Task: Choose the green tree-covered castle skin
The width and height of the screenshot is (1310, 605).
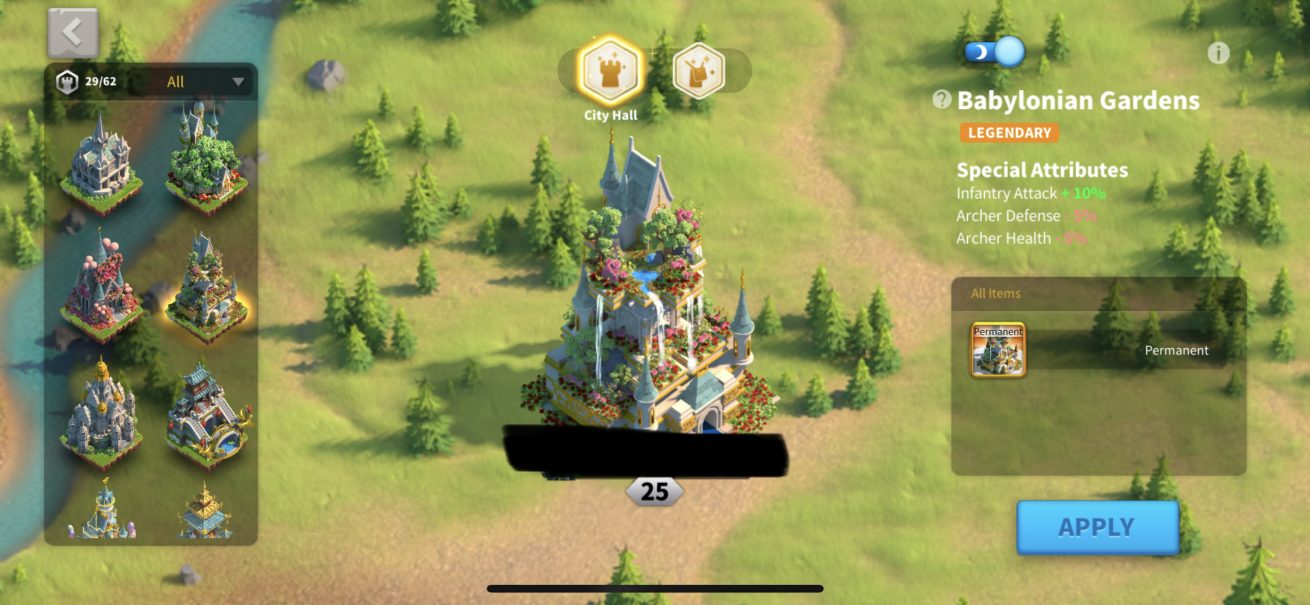Action: pyautogui.click(x=206, y=158)
